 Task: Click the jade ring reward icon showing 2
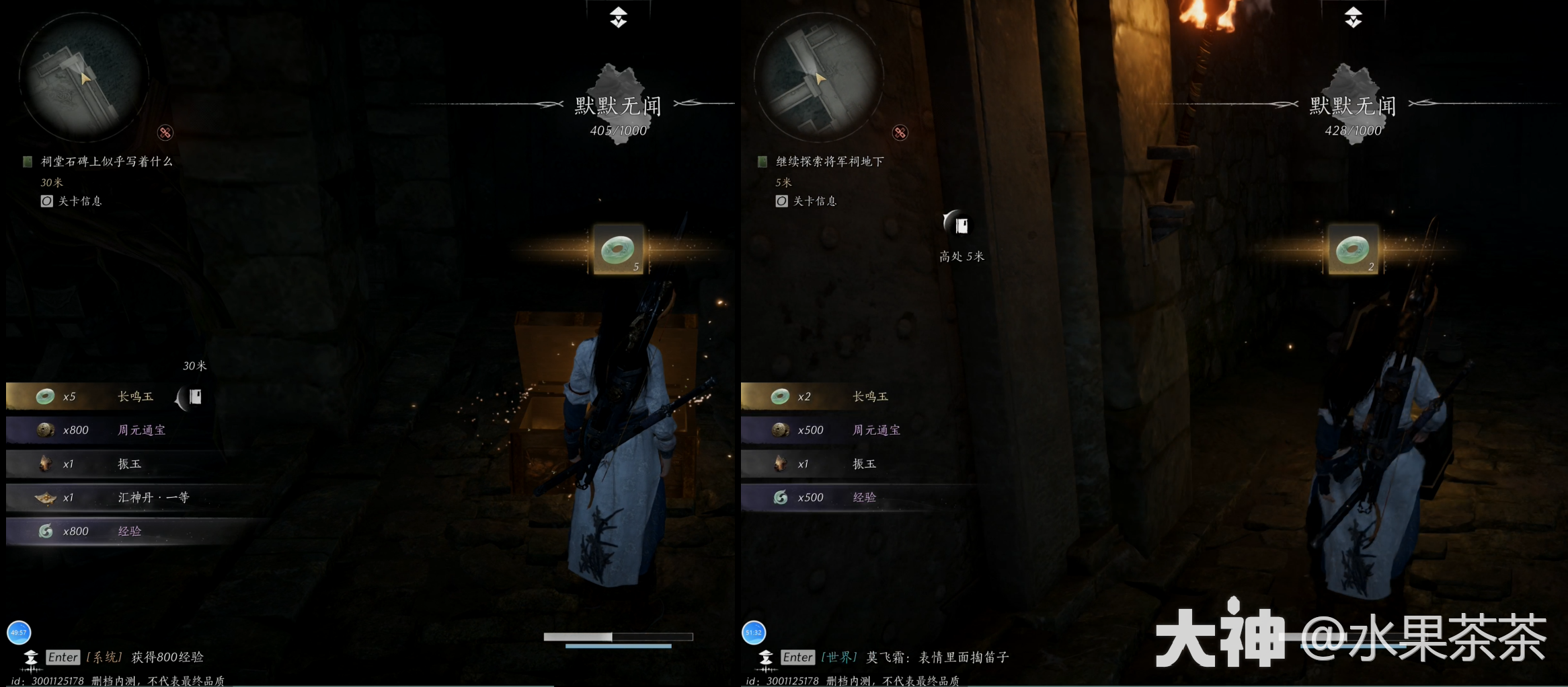1353,250
